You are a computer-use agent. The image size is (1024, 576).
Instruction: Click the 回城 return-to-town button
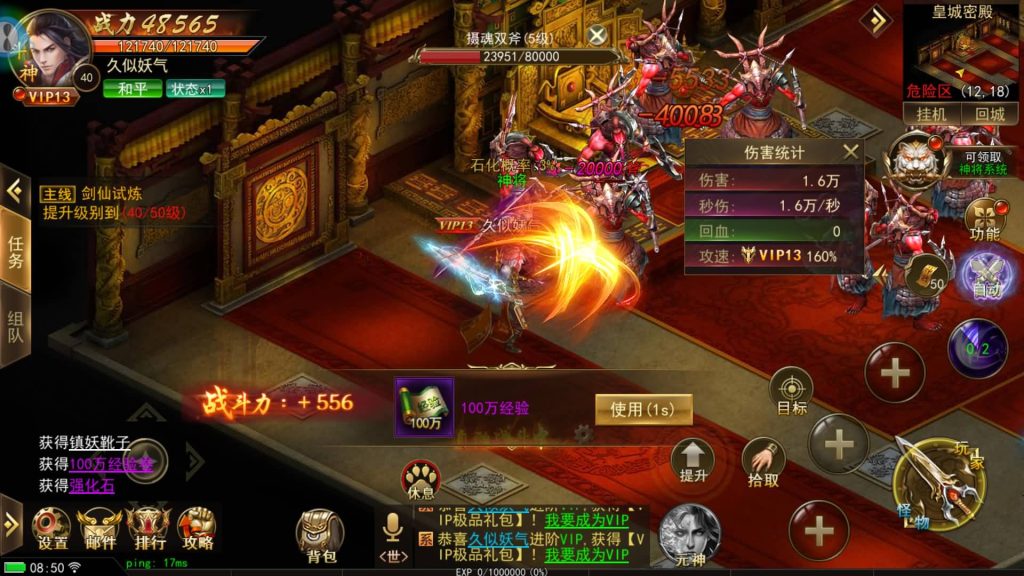[989, 114]
